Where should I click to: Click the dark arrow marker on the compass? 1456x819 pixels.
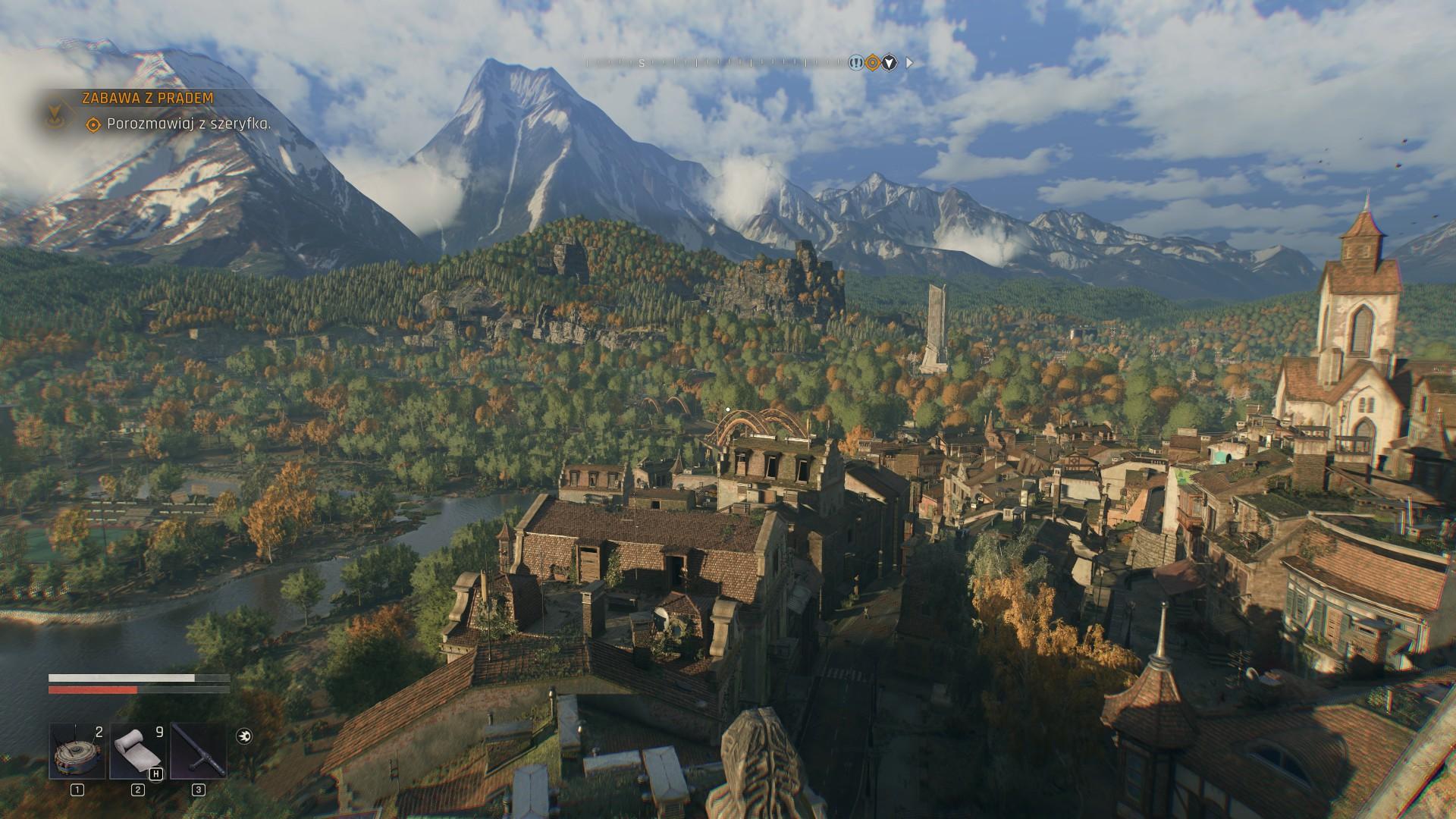pyautogui.click(x=890, y=63)
